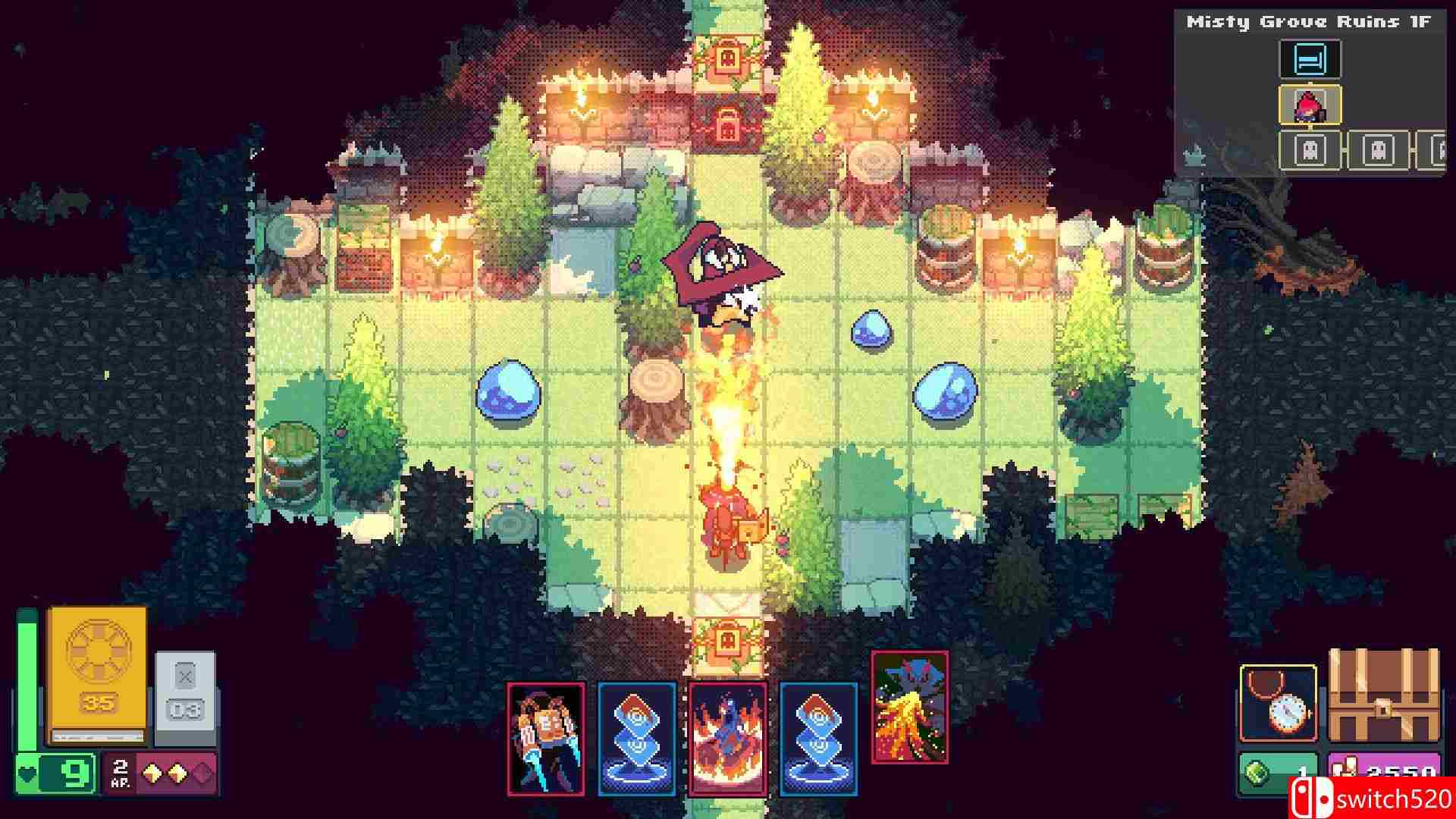
Task: Click the heart icon next to the HP value
Action: [x=27, y=773]
